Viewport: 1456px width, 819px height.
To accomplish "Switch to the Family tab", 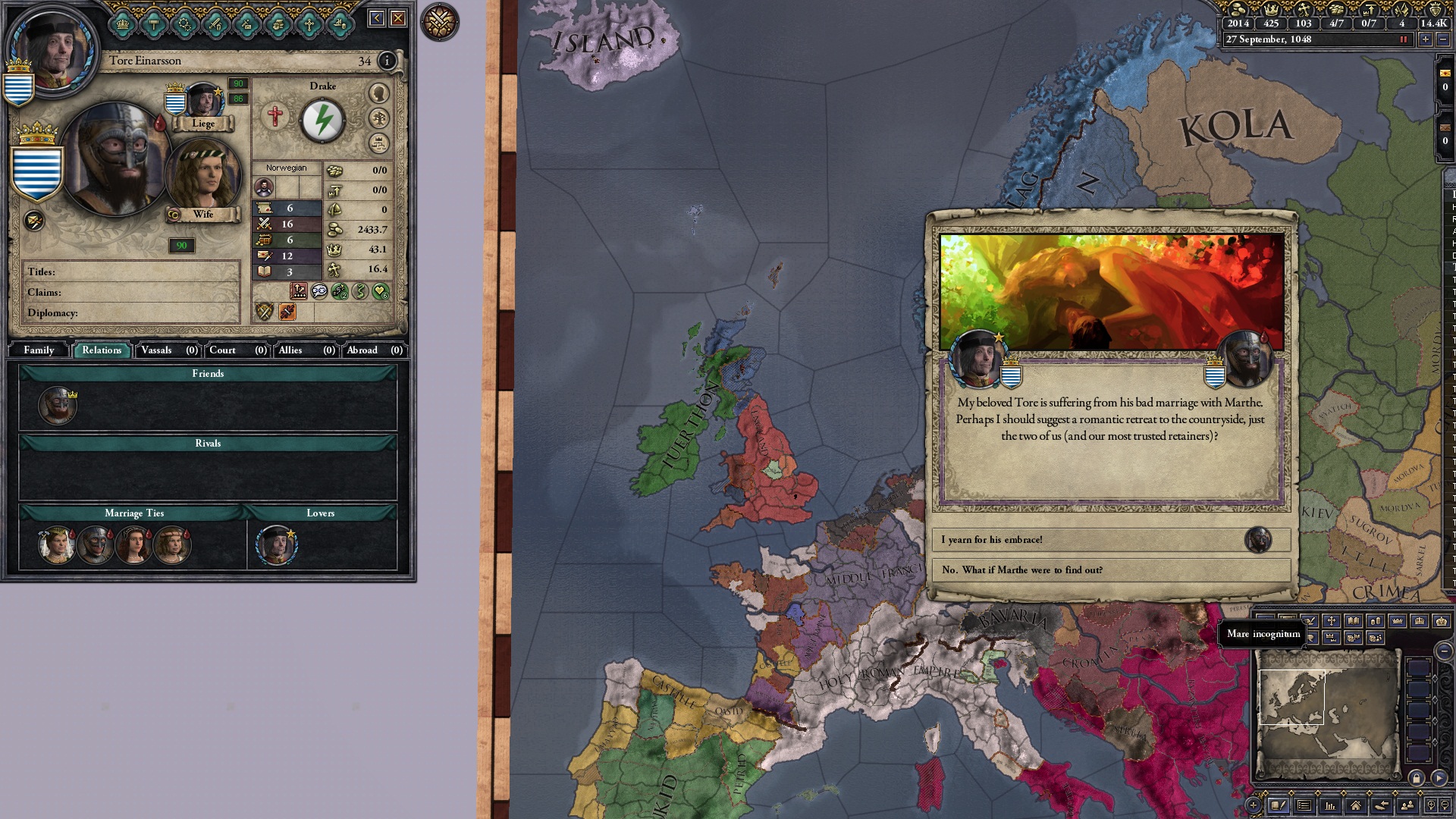I will pos(38,350).
